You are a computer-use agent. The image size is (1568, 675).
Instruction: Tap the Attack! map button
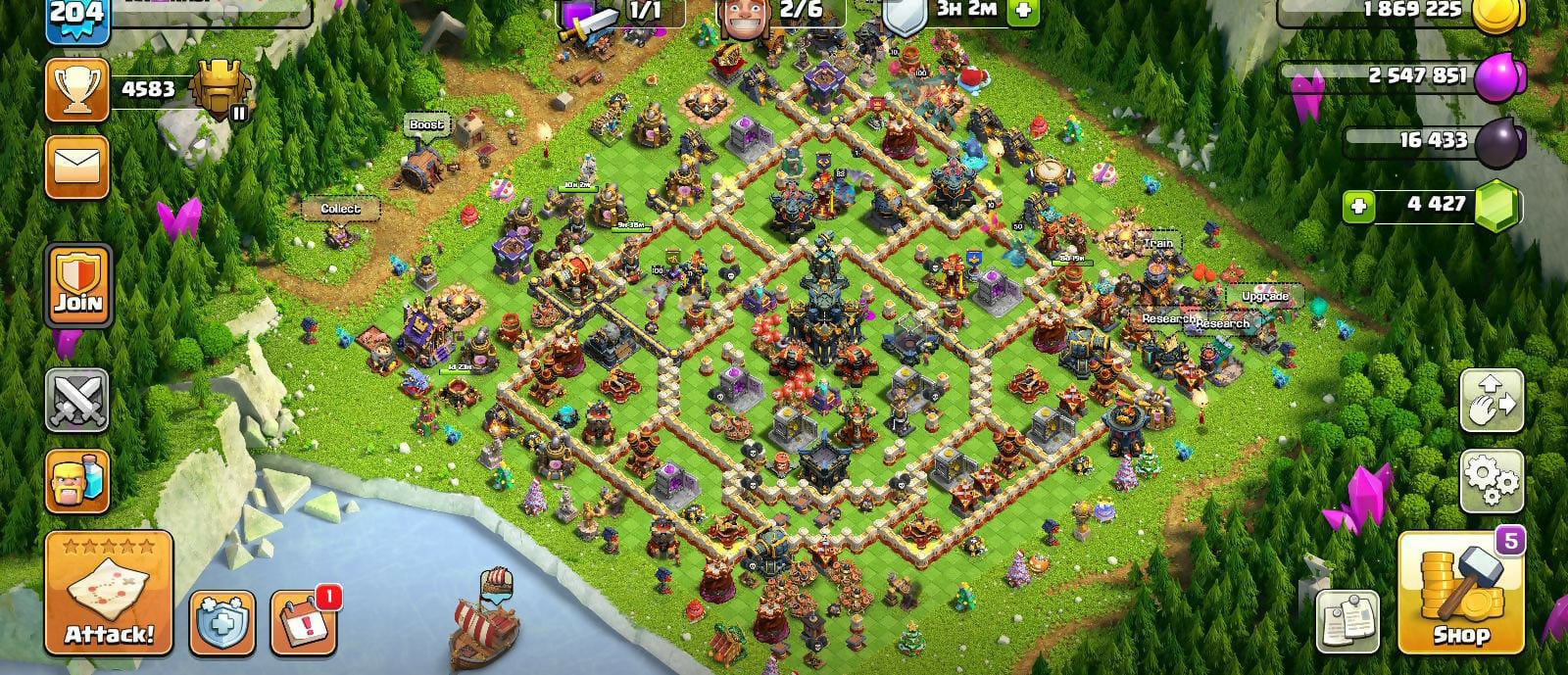click(109, 592)
